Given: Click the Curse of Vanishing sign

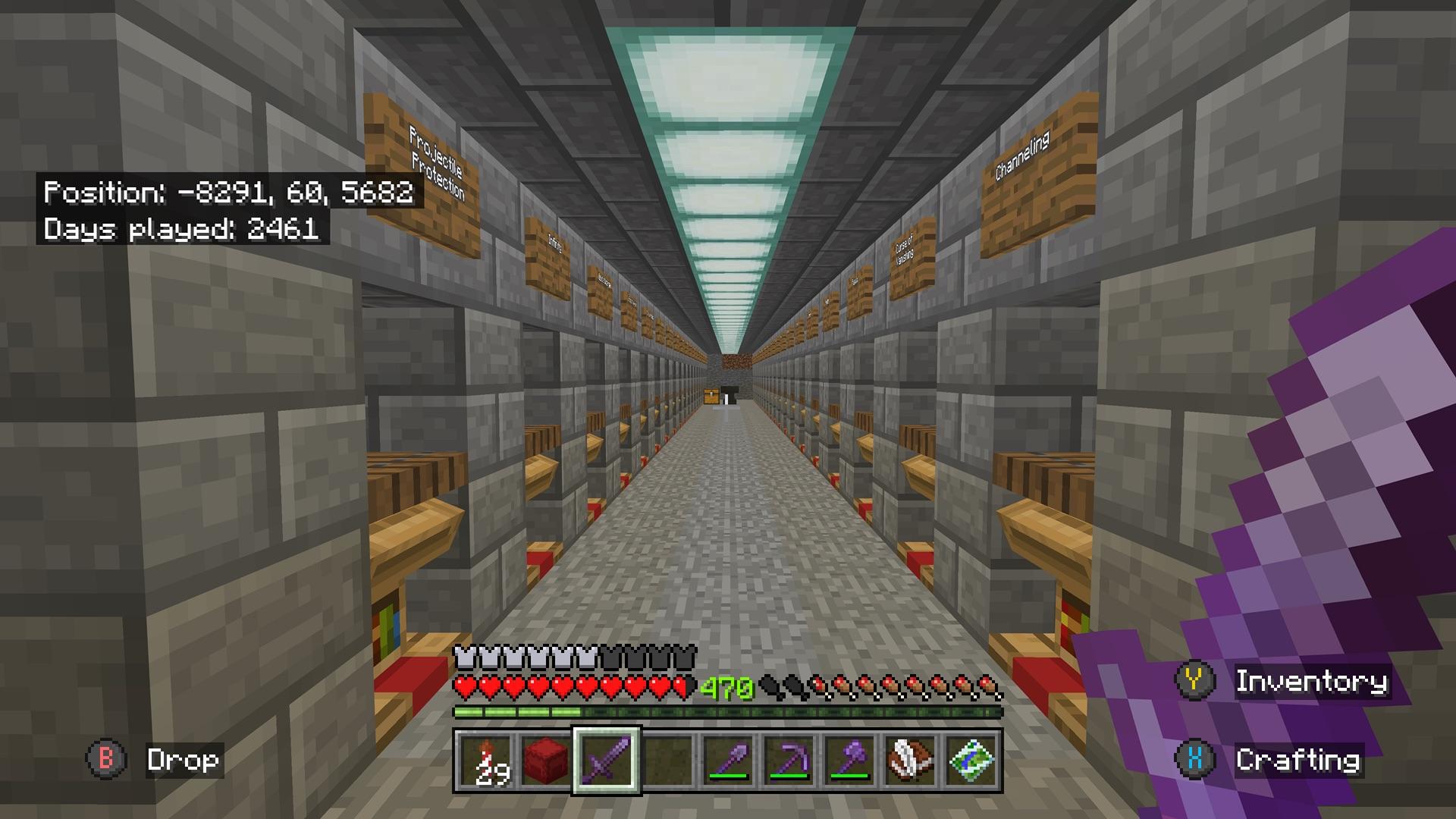Looking at the screenshot, I should 907,249.
